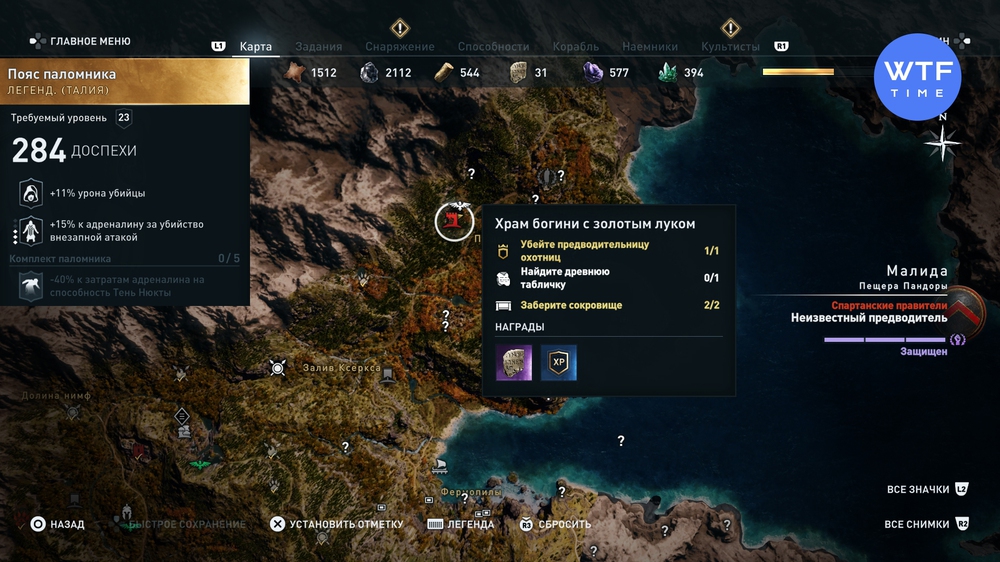The image size is (1000, 562).
Task: Select the Способности tab
Action: [x=493, y=47]
